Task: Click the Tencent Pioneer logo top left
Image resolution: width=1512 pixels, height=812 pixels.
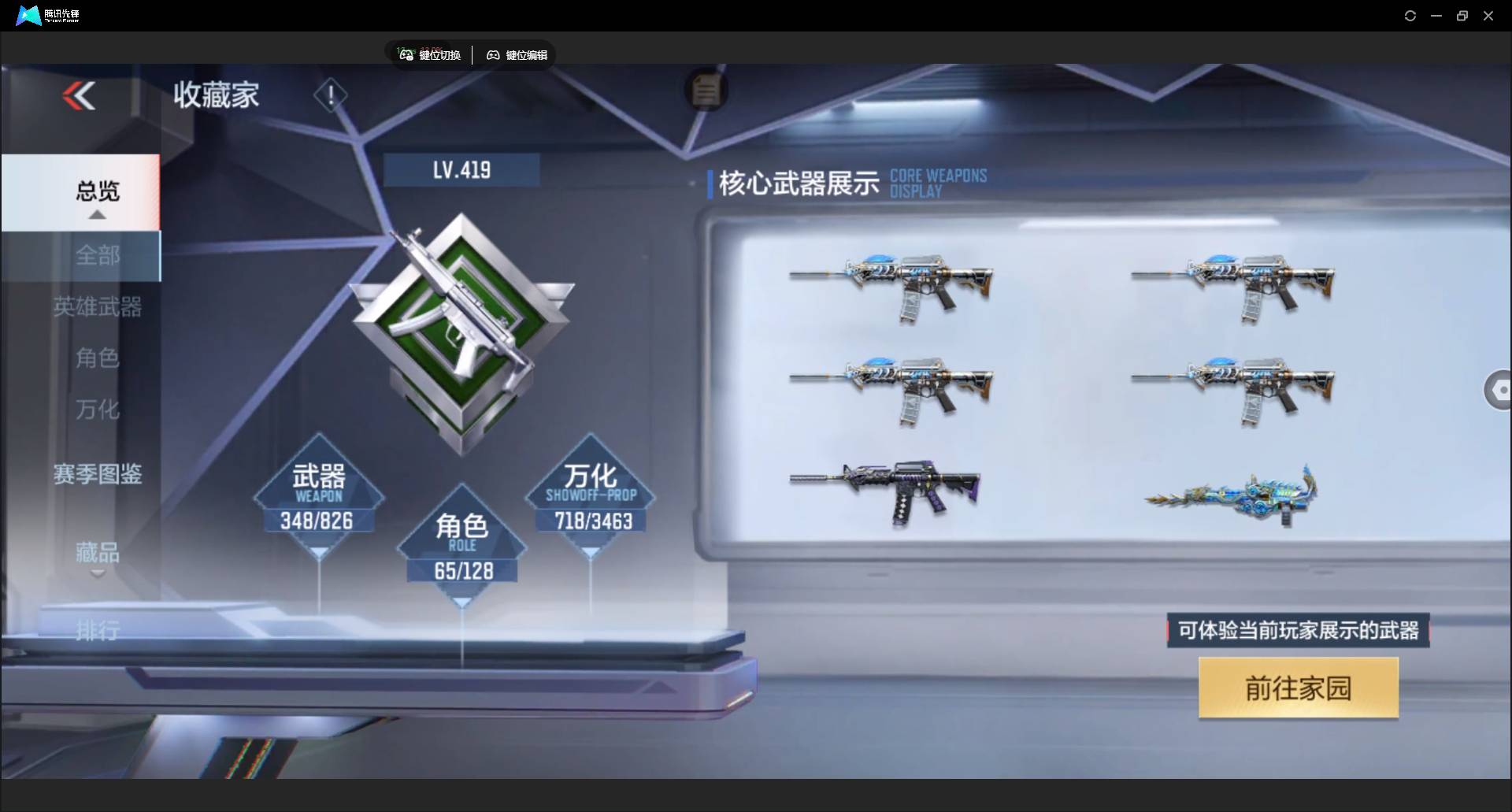Action: coord(28,15)
